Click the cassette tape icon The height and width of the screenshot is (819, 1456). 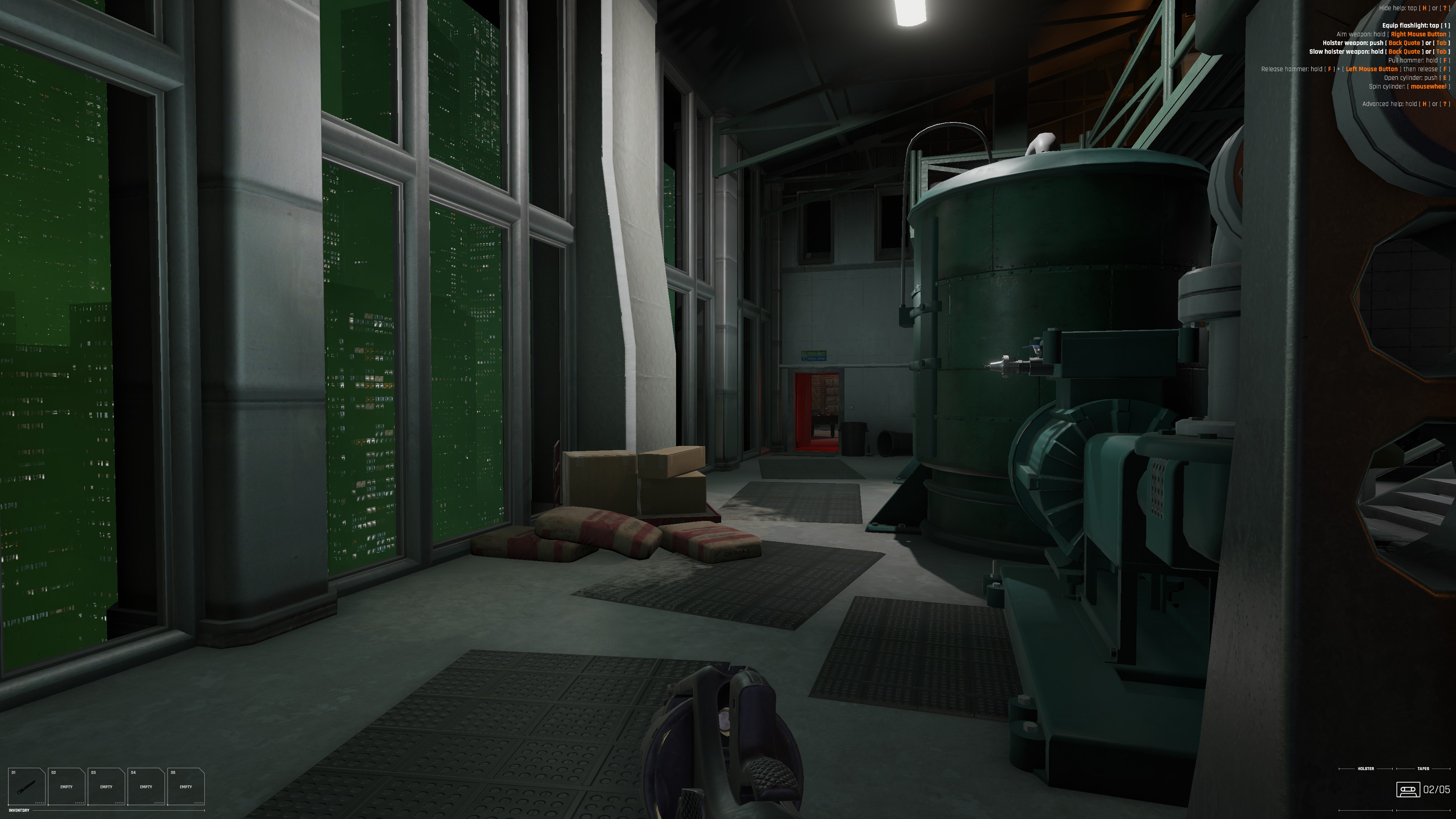(1407, 789)
